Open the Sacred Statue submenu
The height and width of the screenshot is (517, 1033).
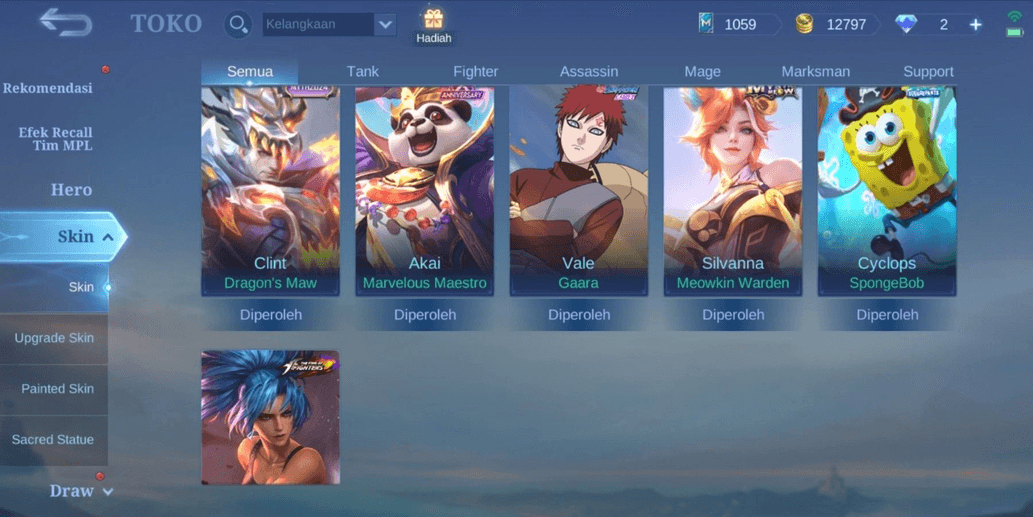click(53, 440)
